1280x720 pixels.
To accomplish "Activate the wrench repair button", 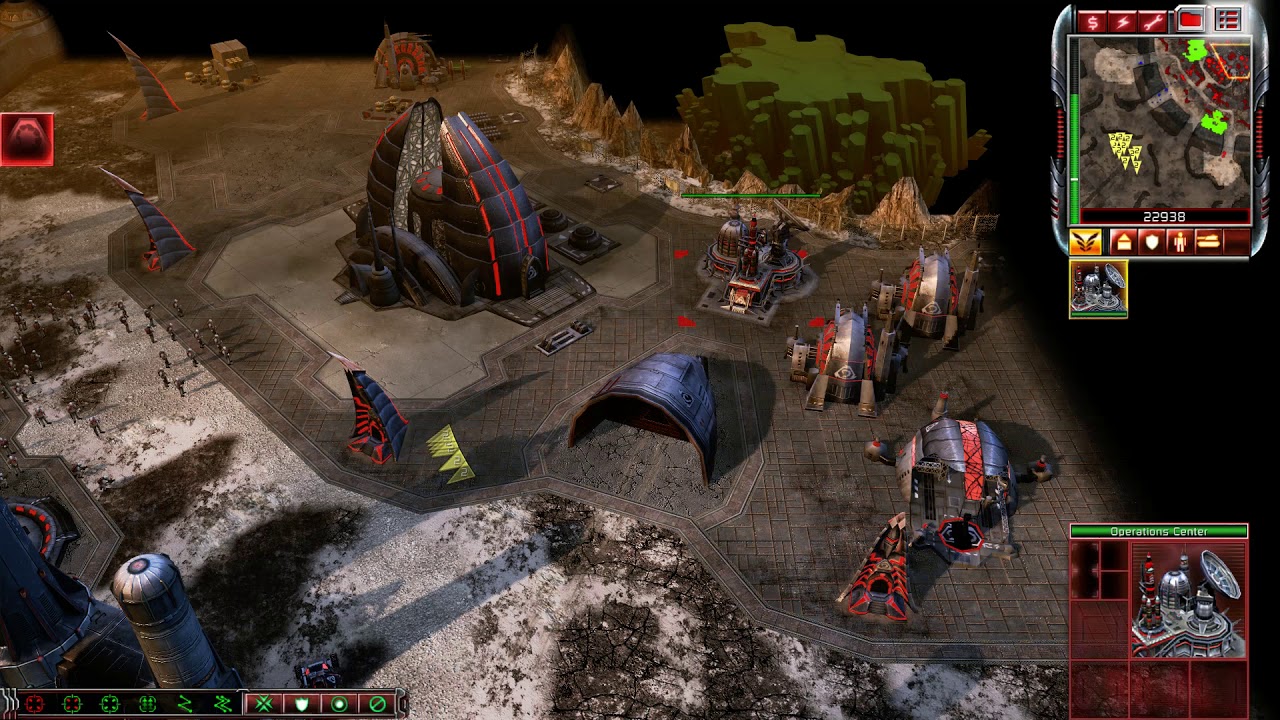I will [x=1155, y=21].
